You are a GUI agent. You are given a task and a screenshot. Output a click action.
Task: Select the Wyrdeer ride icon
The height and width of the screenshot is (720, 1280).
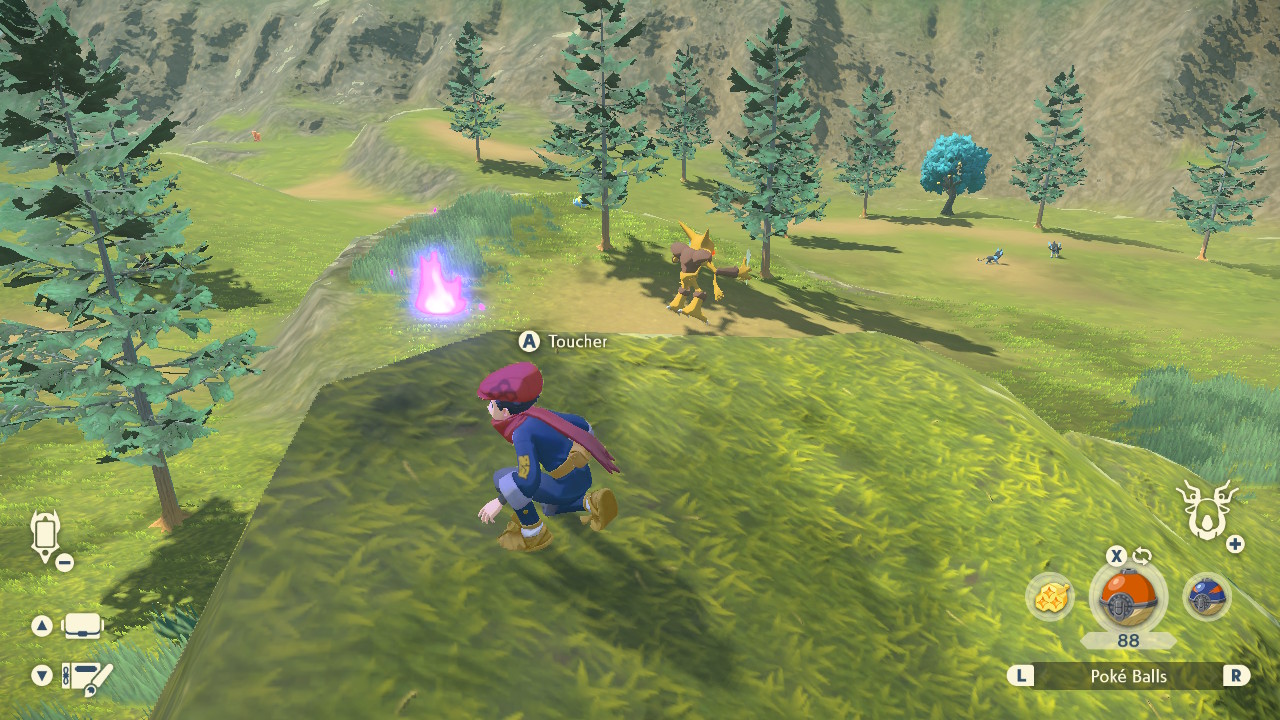coord(1208,509)
